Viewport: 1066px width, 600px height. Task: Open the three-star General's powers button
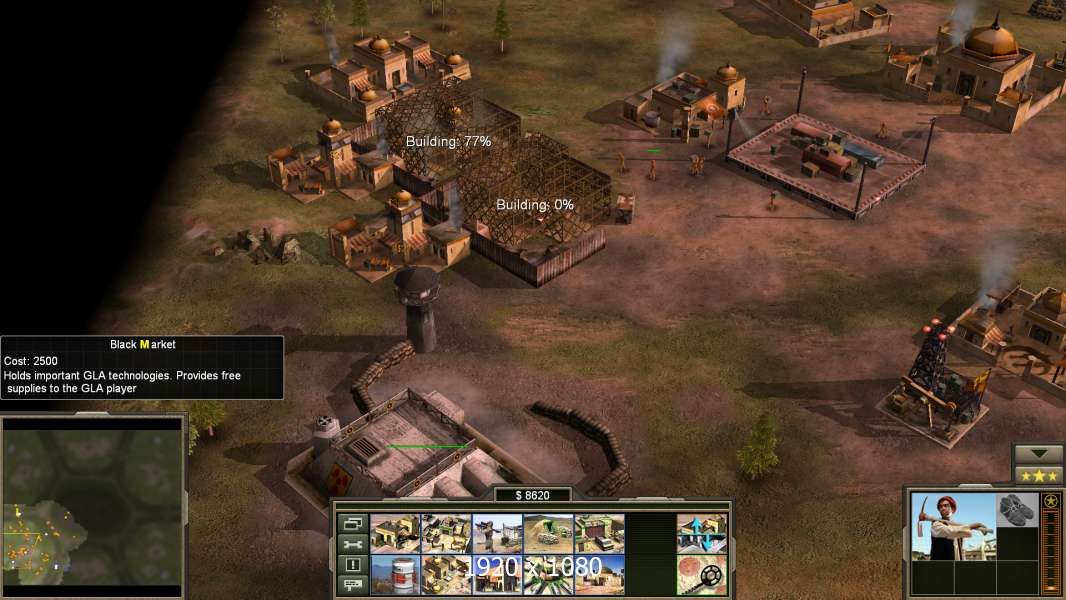[1038, 475]
